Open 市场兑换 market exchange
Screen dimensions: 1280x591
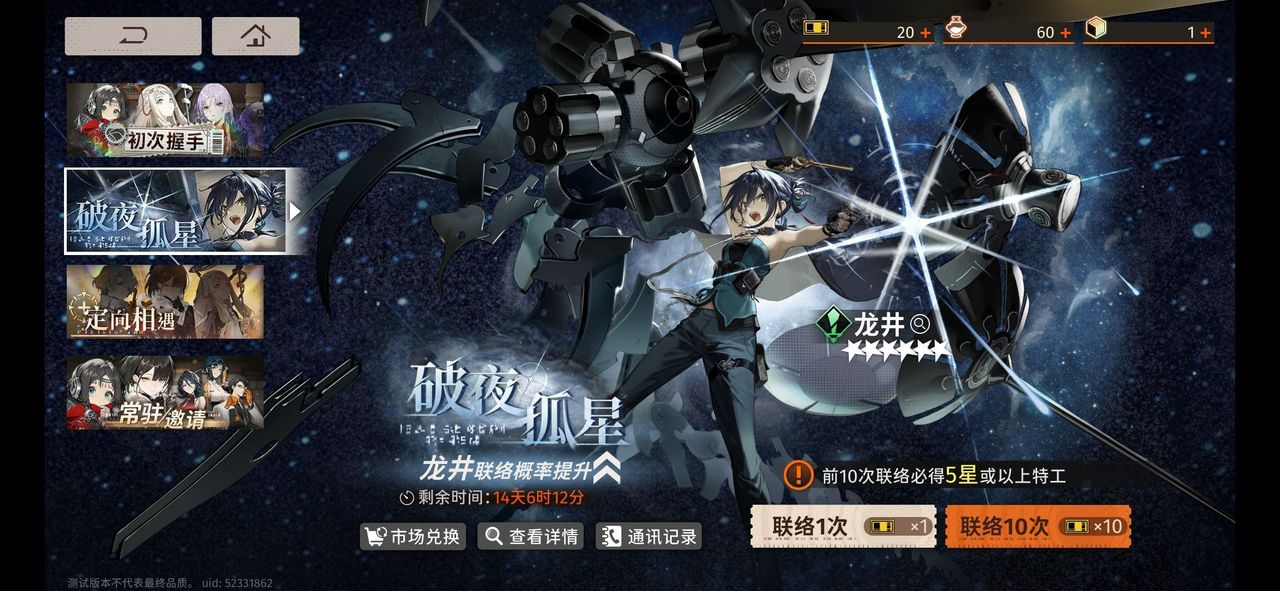click(414, 536)
